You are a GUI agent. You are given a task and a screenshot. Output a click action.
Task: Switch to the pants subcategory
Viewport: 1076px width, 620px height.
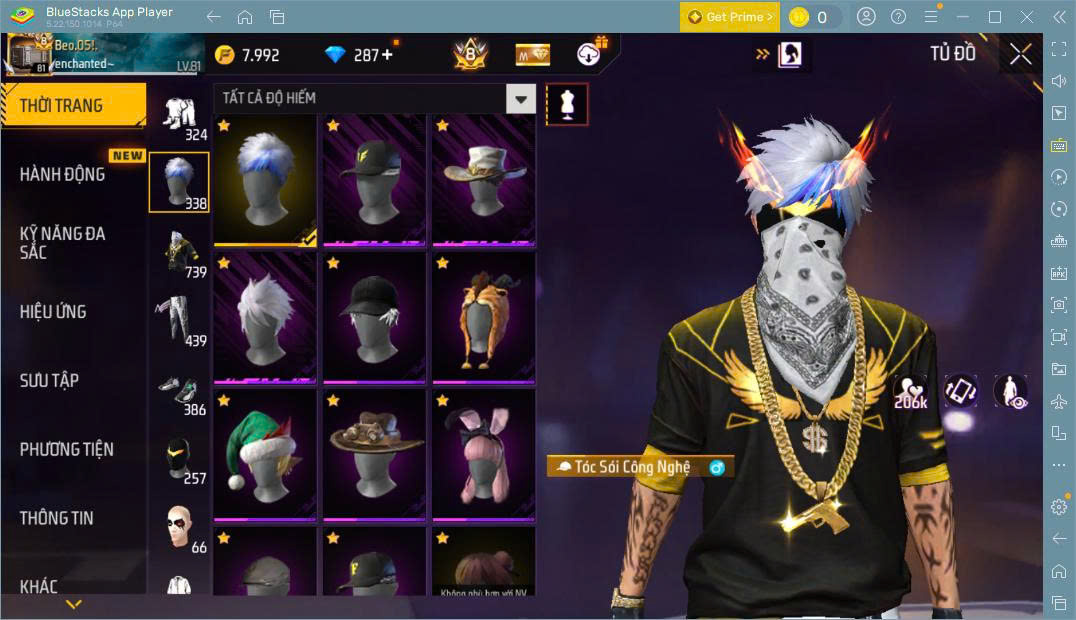pyautogui.click(x=180, y=320)
